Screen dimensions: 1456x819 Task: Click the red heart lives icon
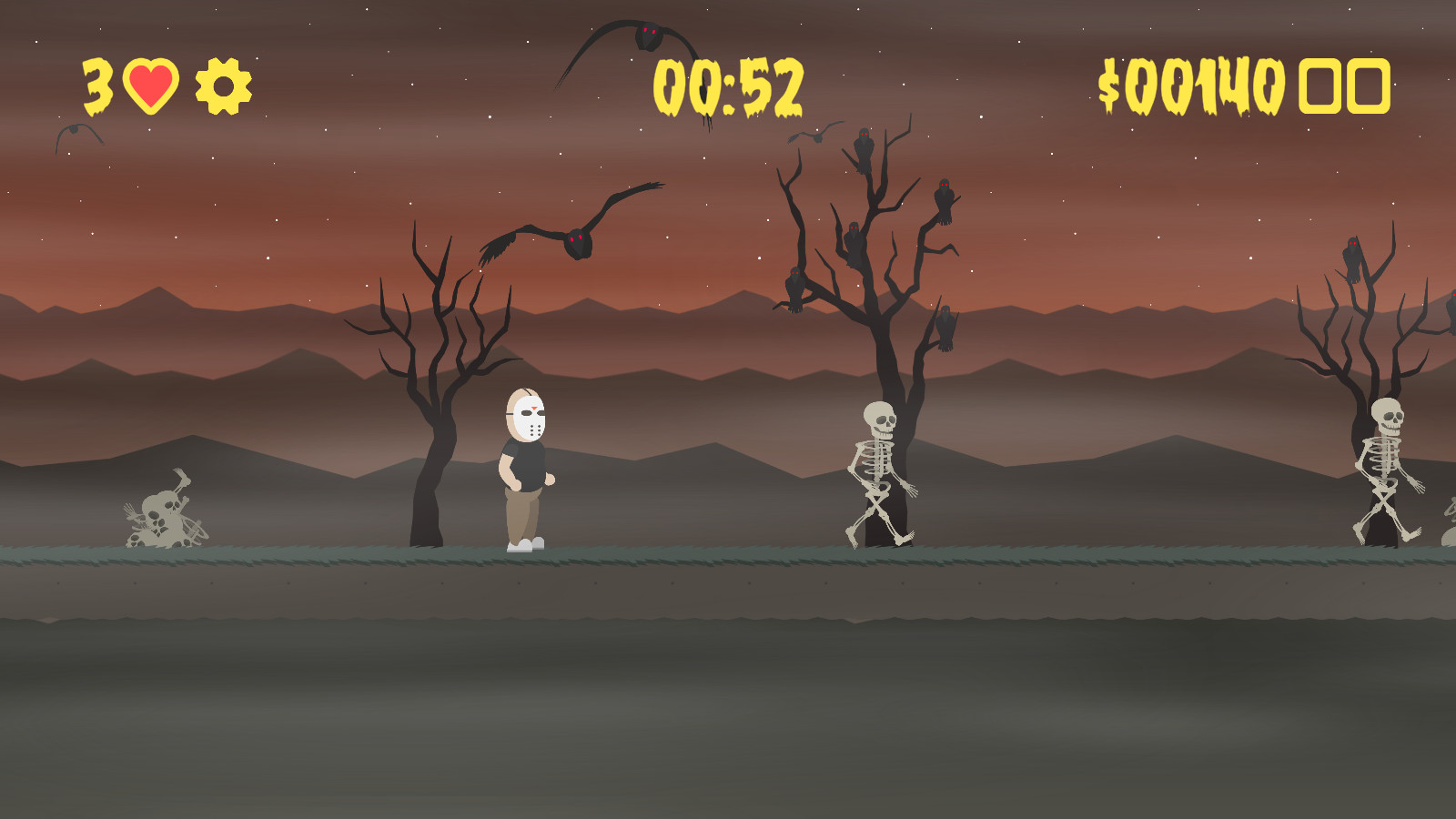click(150, 85)
